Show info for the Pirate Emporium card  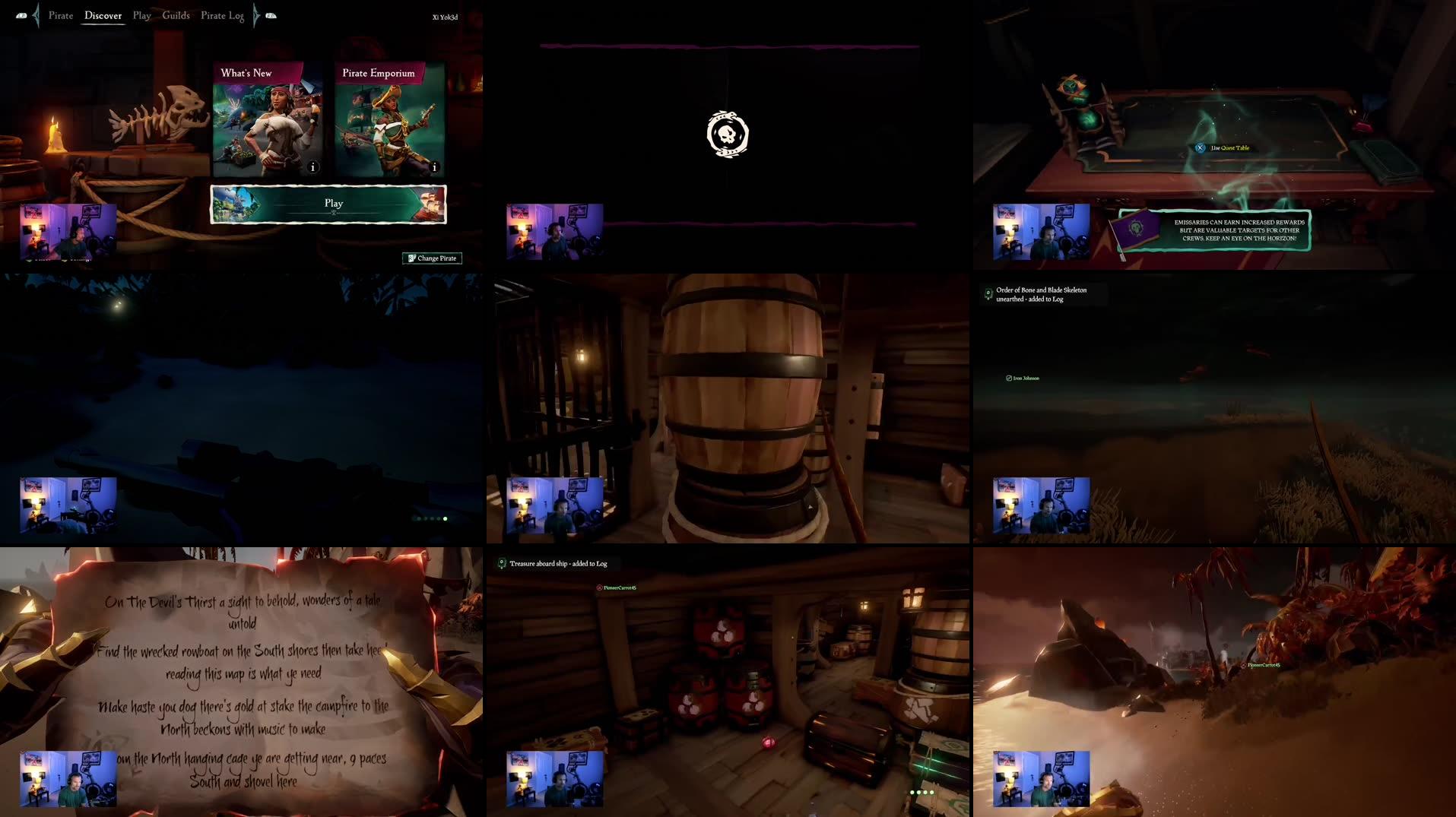pos(434,167)
